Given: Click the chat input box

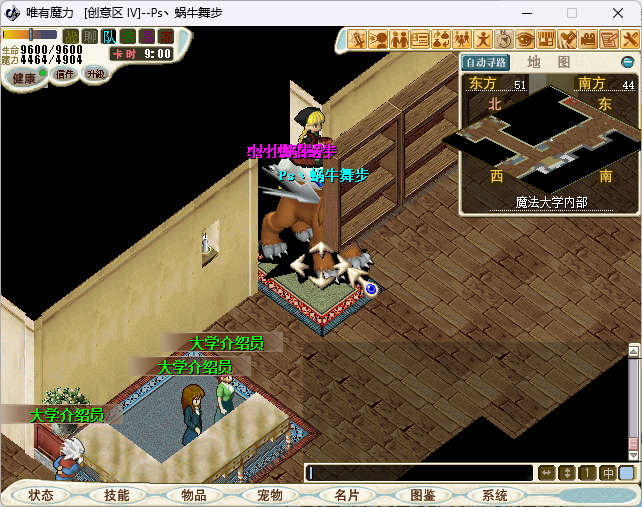Looking at the screenshot, I should (x=420, y=473).
